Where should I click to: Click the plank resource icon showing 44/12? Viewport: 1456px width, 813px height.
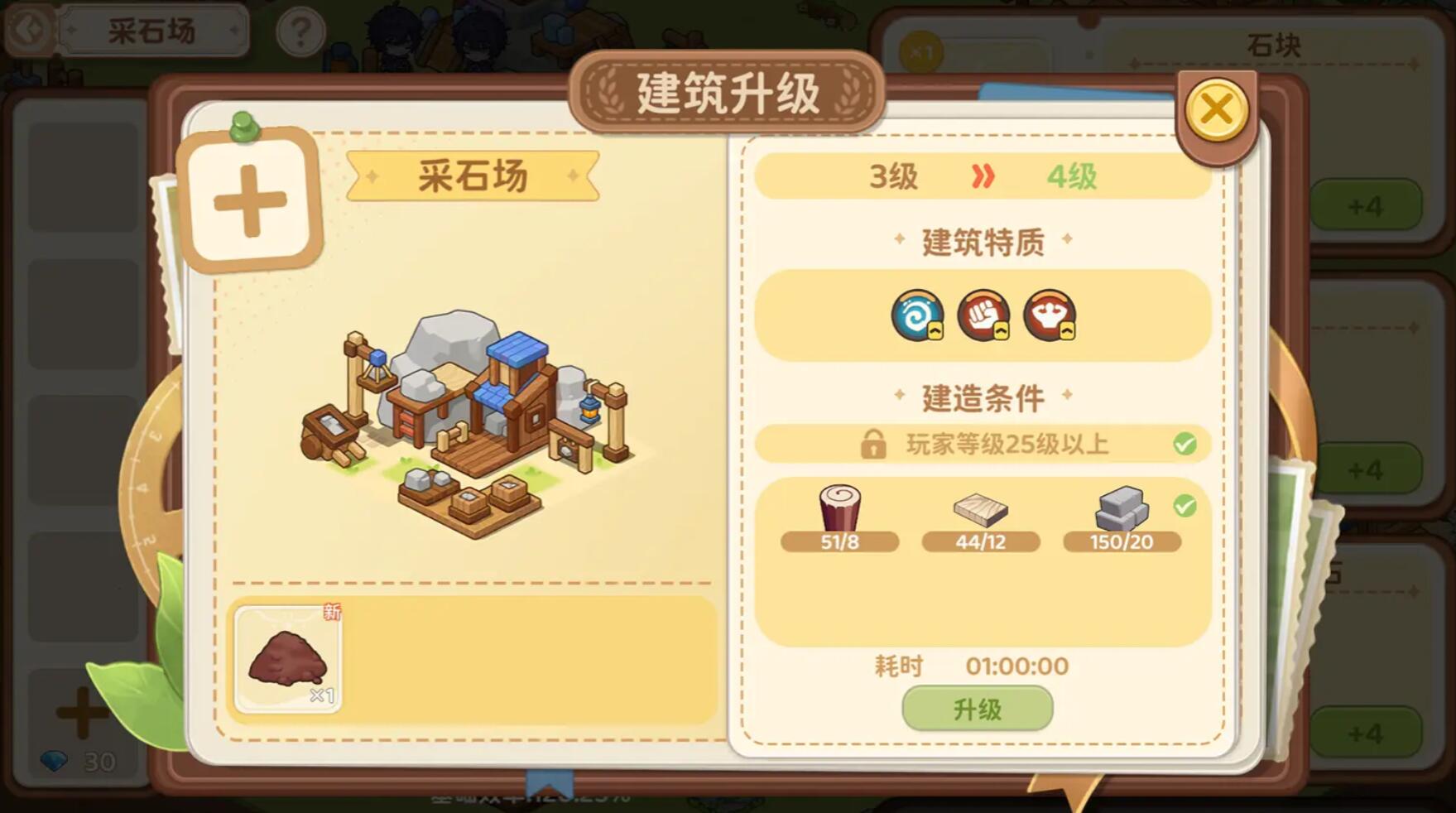click(982, 512)
